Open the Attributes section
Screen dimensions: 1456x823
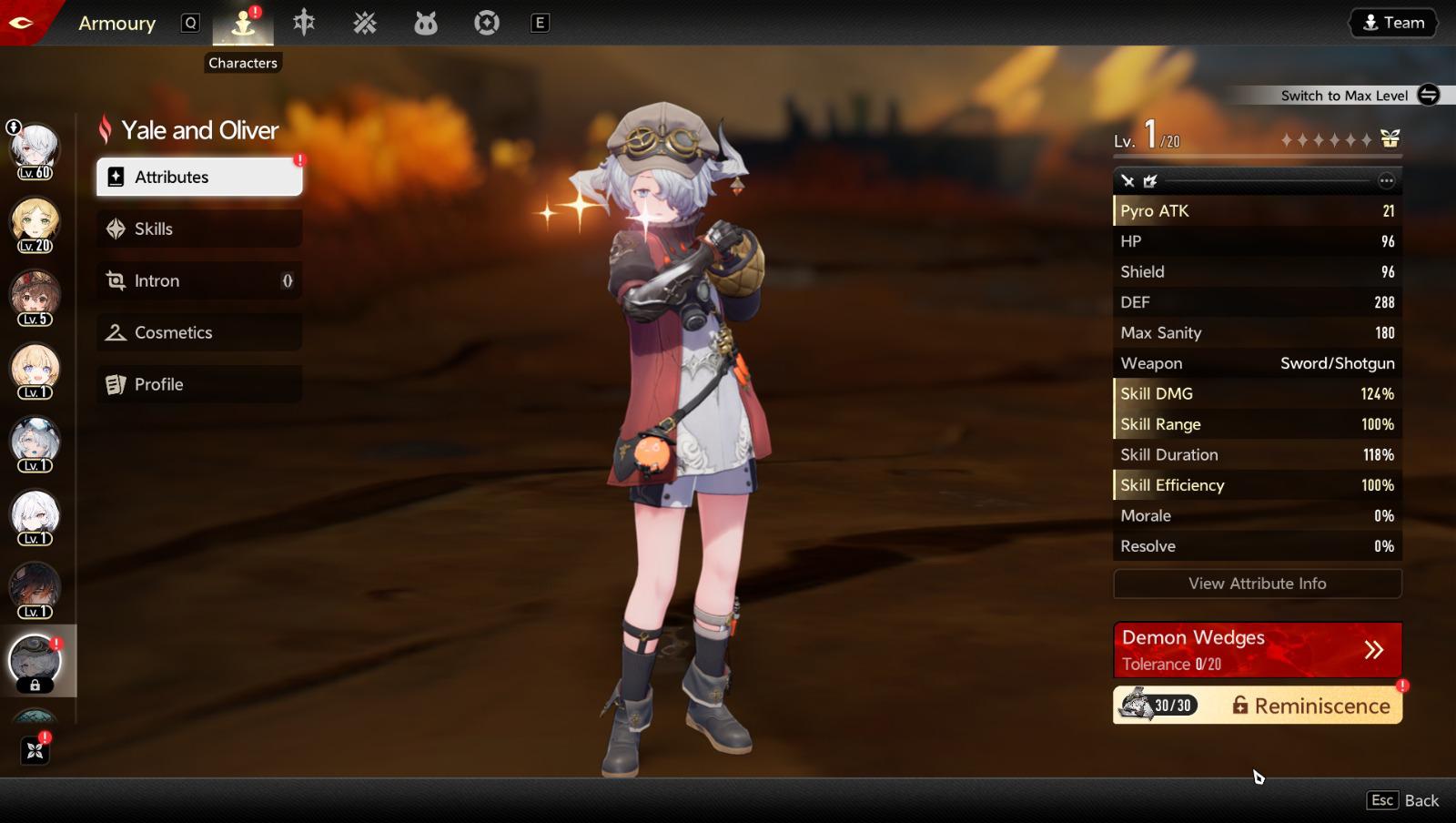(x=199, y=177)
